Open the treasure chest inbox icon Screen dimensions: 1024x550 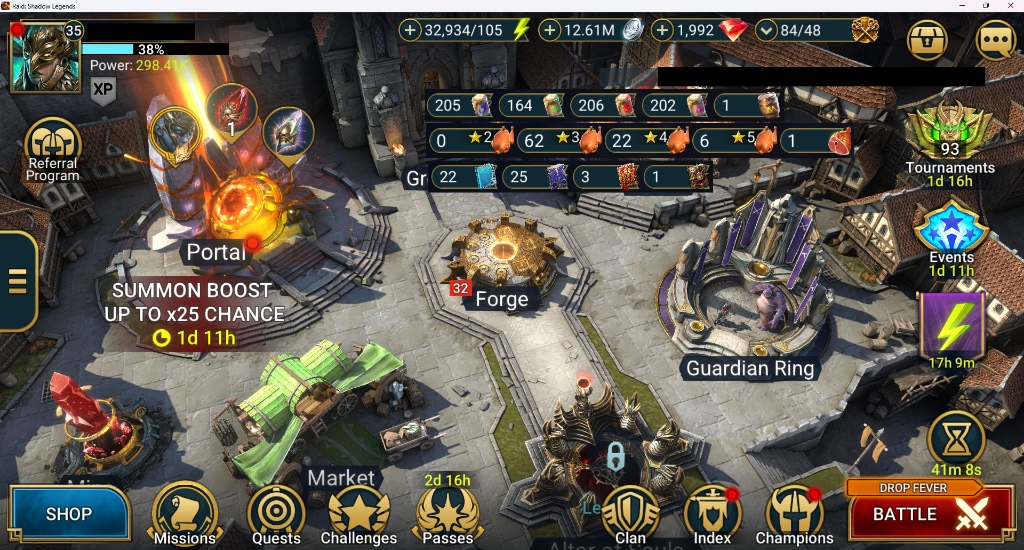click(929, 41)
